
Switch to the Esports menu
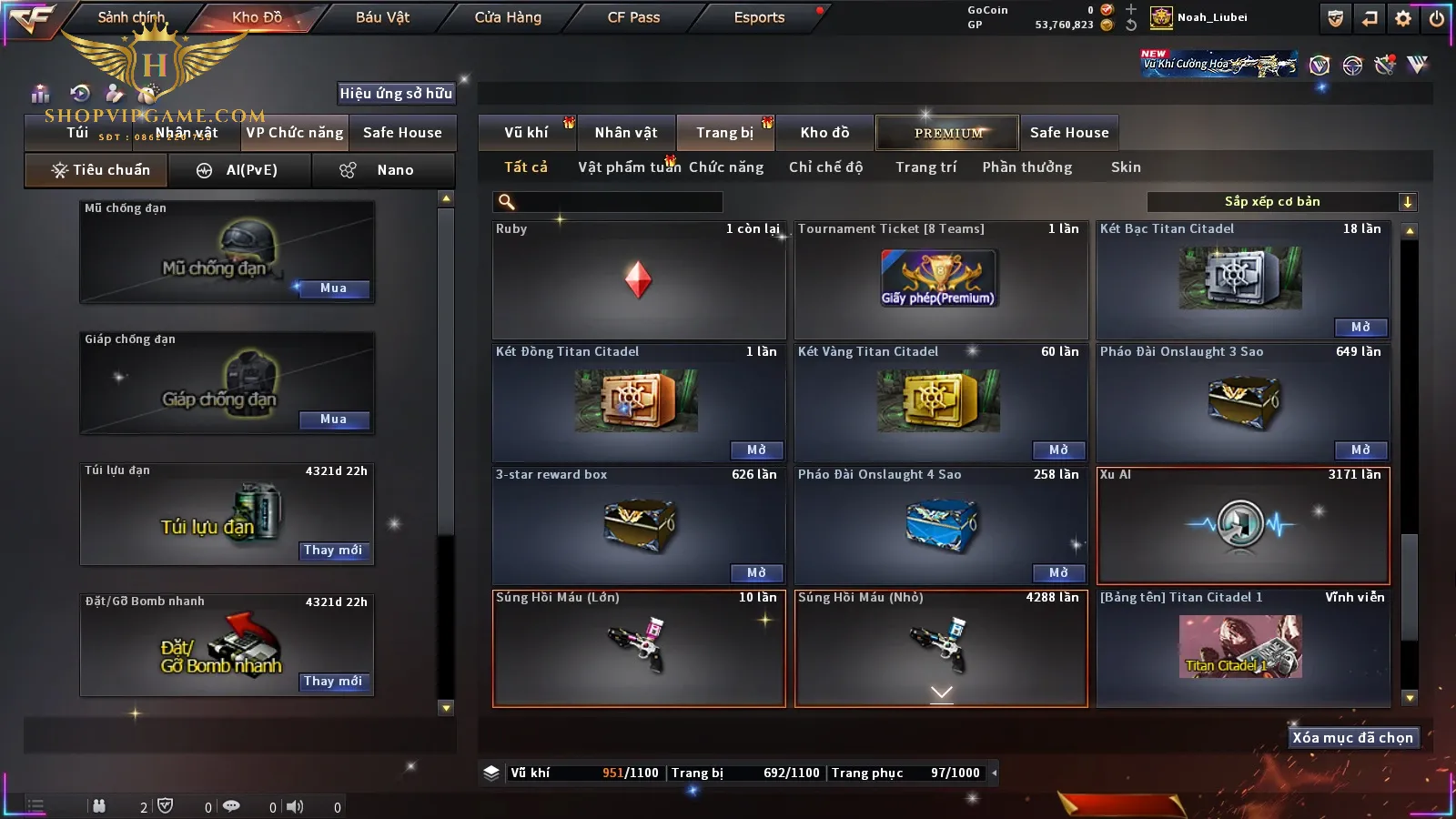pyautogui.click(x=759, y=17)
